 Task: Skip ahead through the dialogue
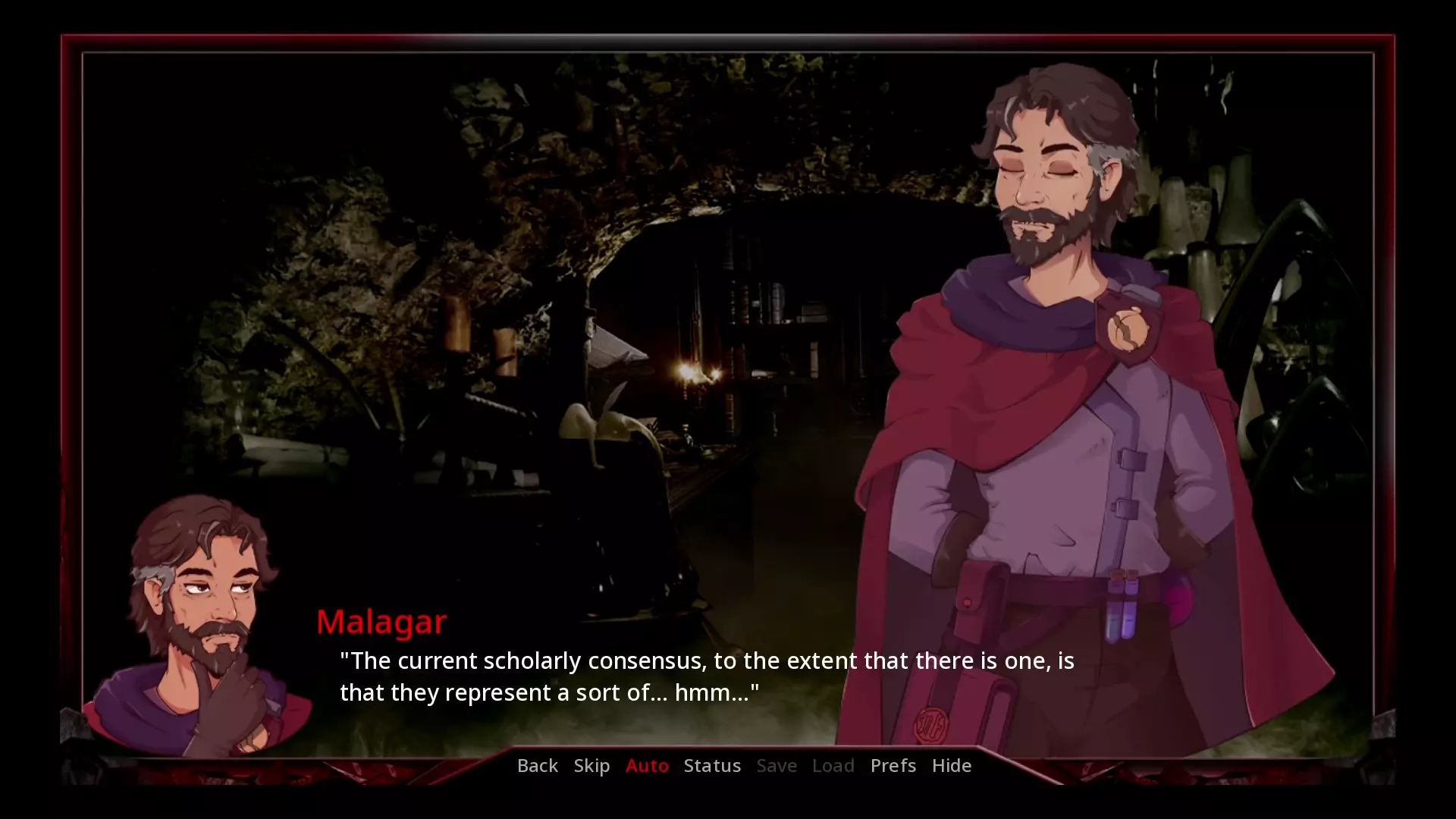click(591, 766)
